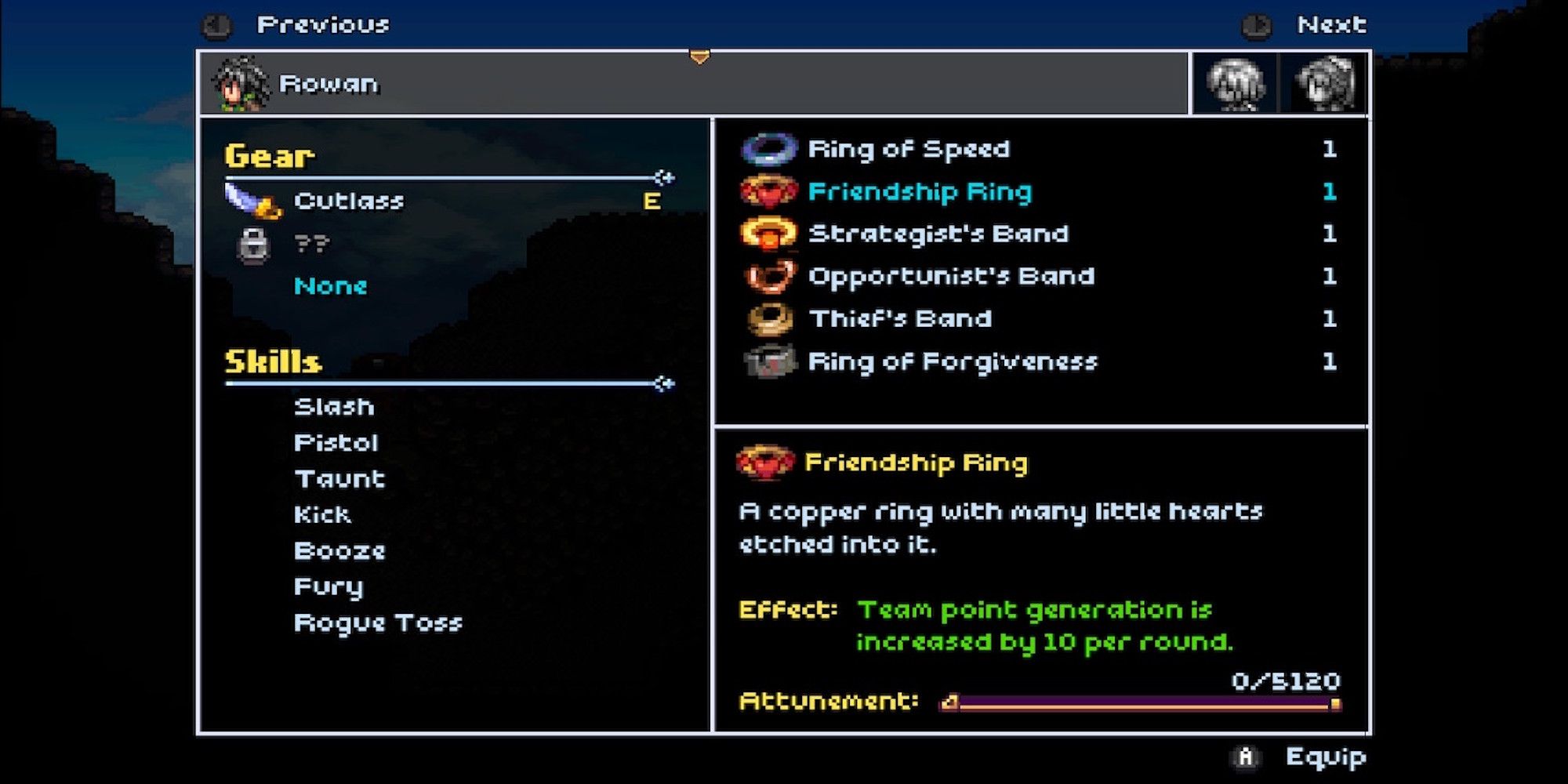Expand the Gear section divider arrow
Image resolution: width=1568 pixels, height=784 pixels.
click(663, 177)
